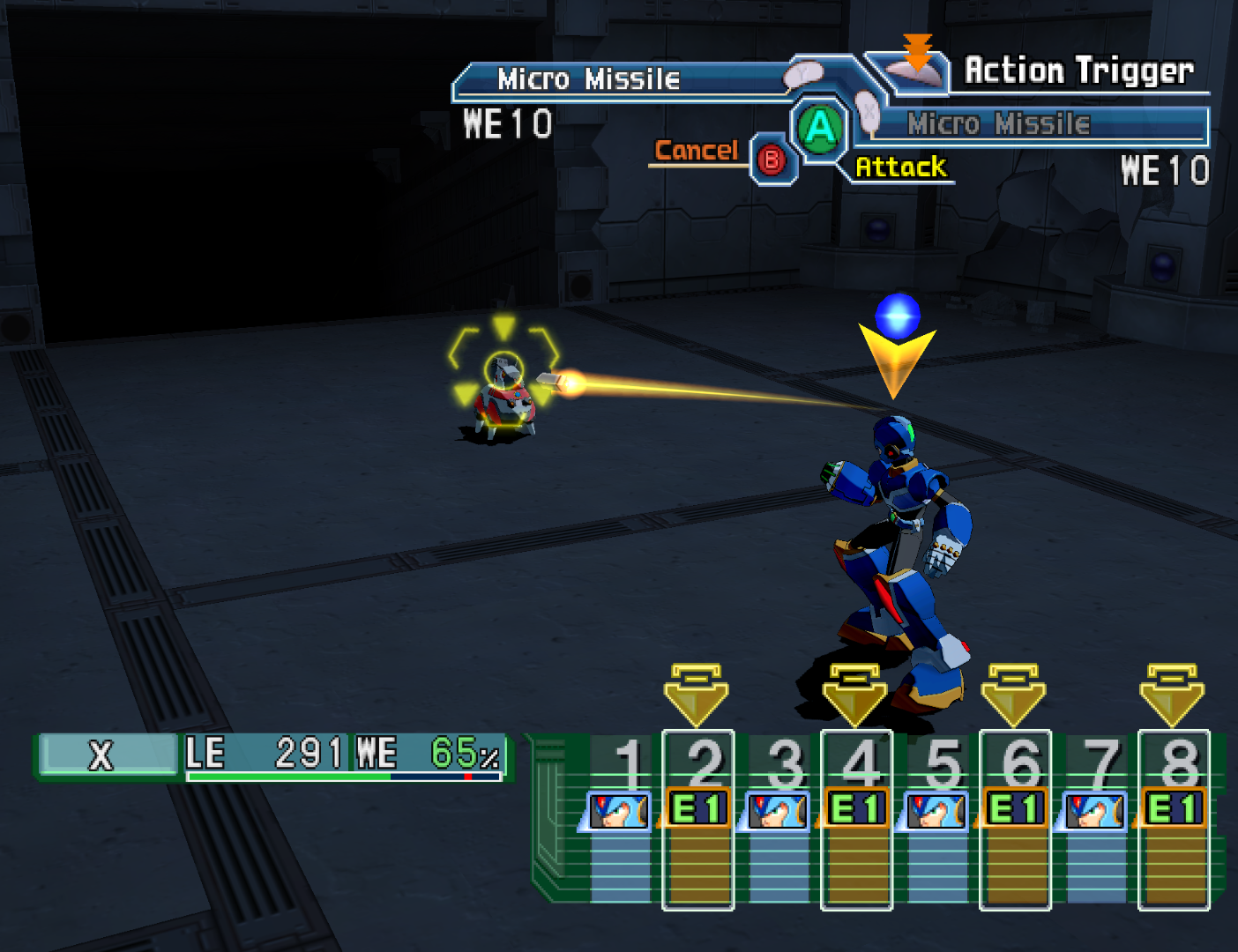Viewport: 1238px width, 952px height.
Task: Choose the E1 enemy in turn slot 8
Action: click(1175, 808)
